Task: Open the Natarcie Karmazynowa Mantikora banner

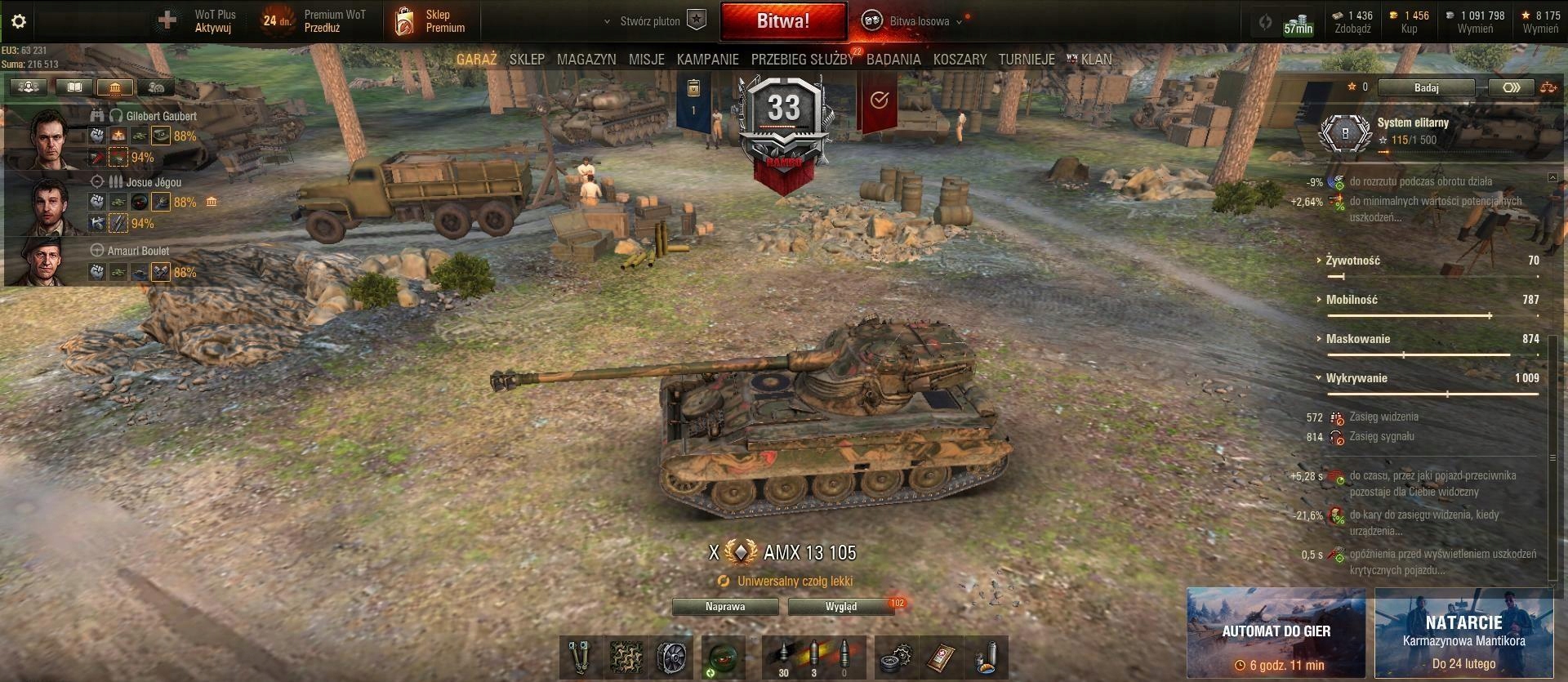Action: tap(1463, 633)
